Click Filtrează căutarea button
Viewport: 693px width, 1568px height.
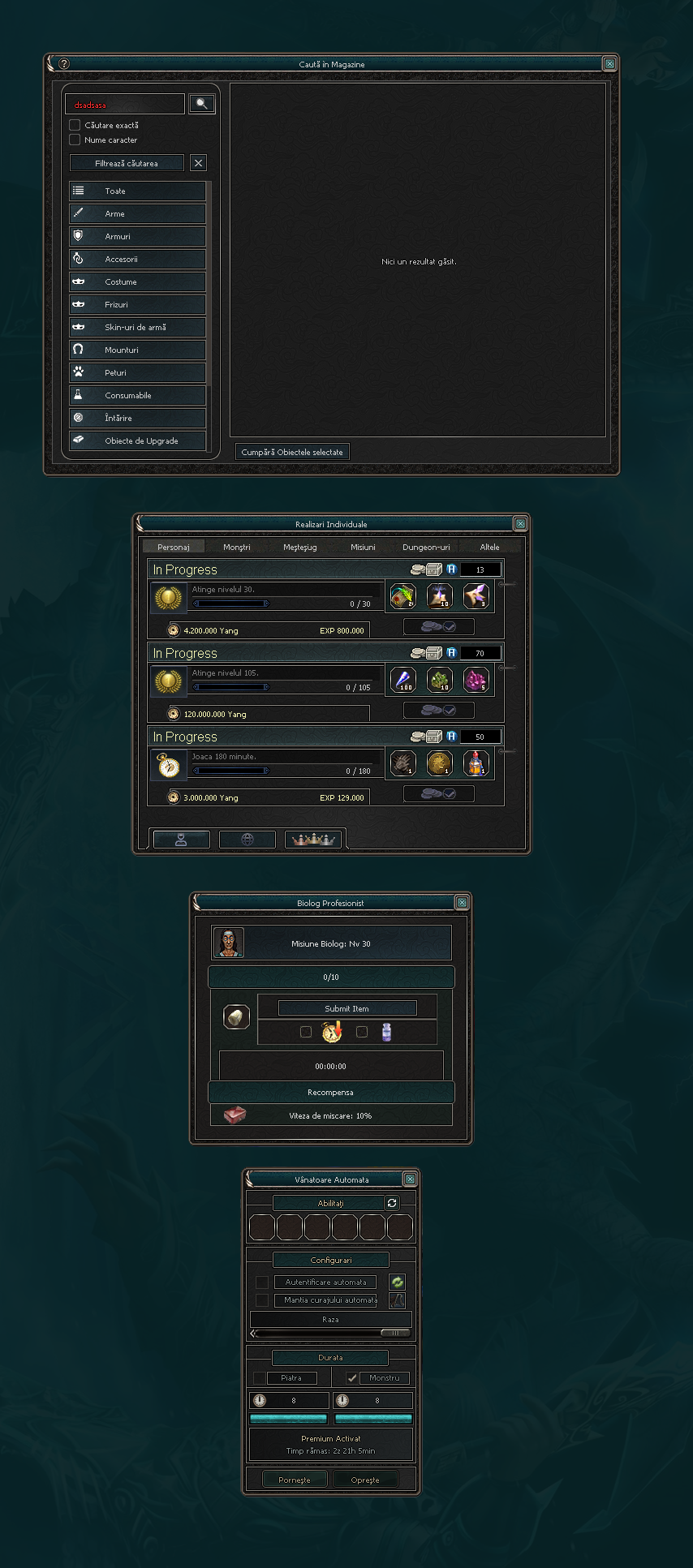(127, 163)
